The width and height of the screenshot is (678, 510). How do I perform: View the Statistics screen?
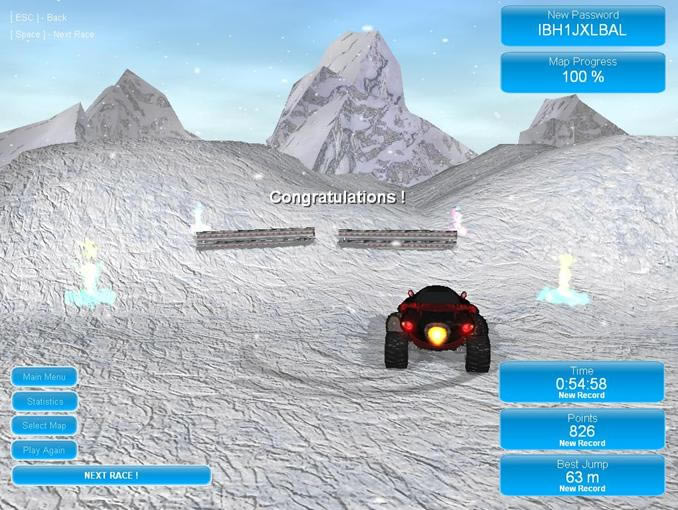tap(44, 401)
